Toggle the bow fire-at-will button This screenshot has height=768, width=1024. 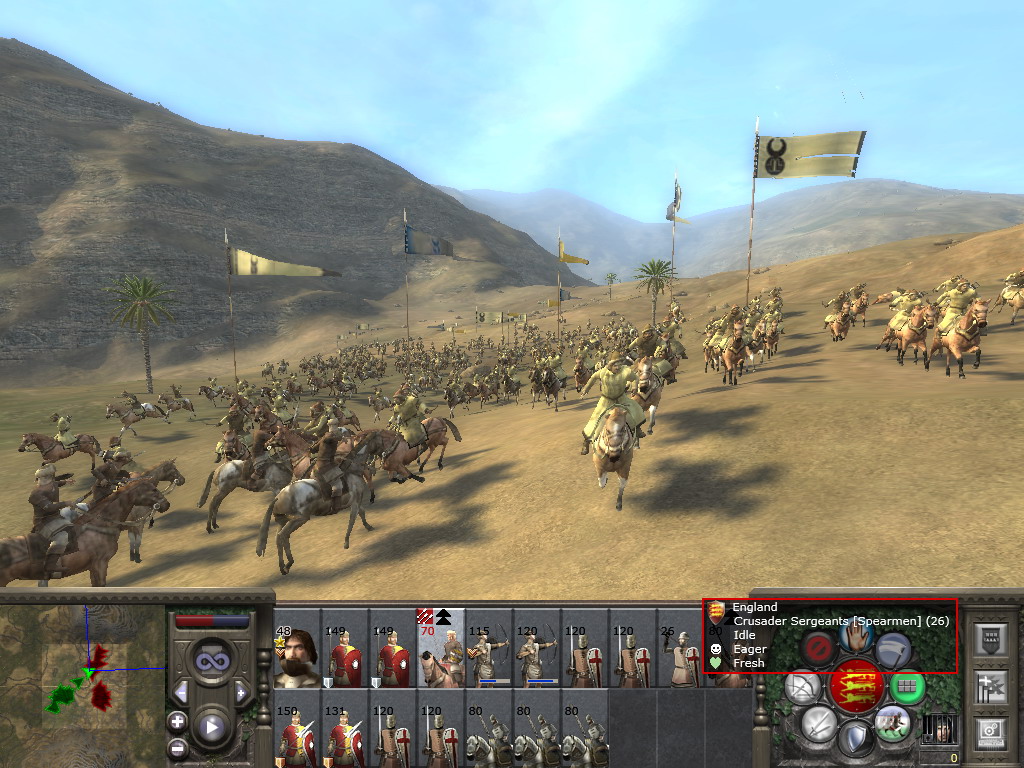[x=801, y=687]
